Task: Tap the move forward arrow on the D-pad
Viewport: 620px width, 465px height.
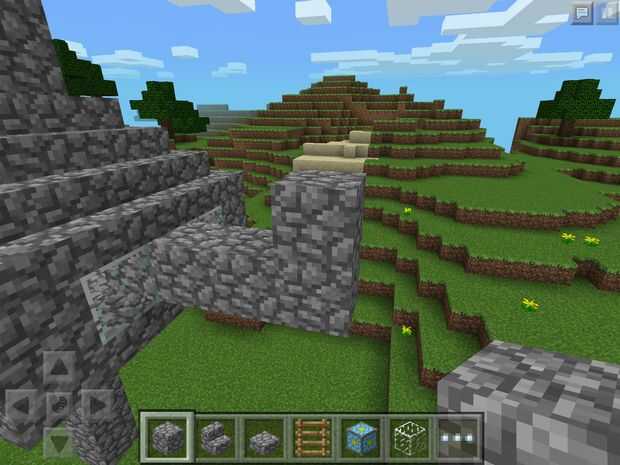Action: 58,369
